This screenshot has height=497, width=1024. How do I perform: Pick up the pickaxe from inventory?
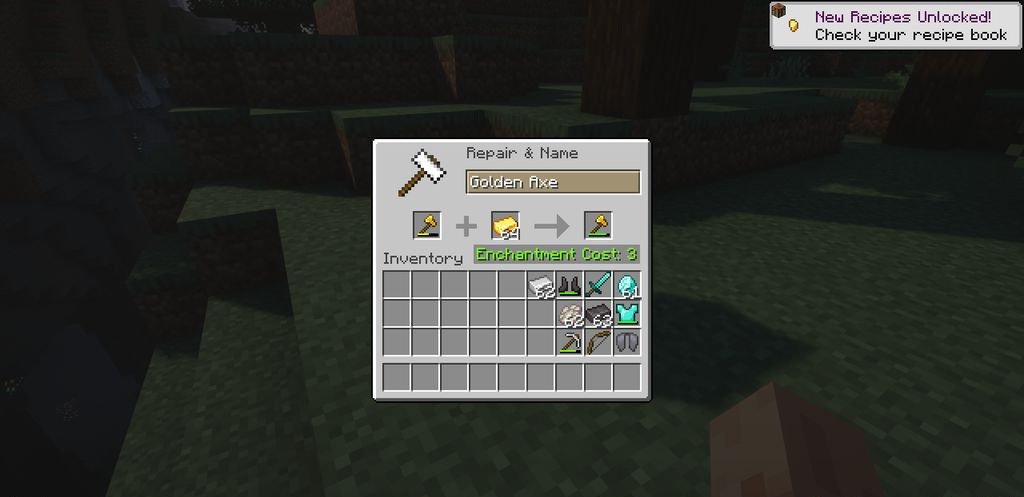pyautogui.click(x=570, y=343)
